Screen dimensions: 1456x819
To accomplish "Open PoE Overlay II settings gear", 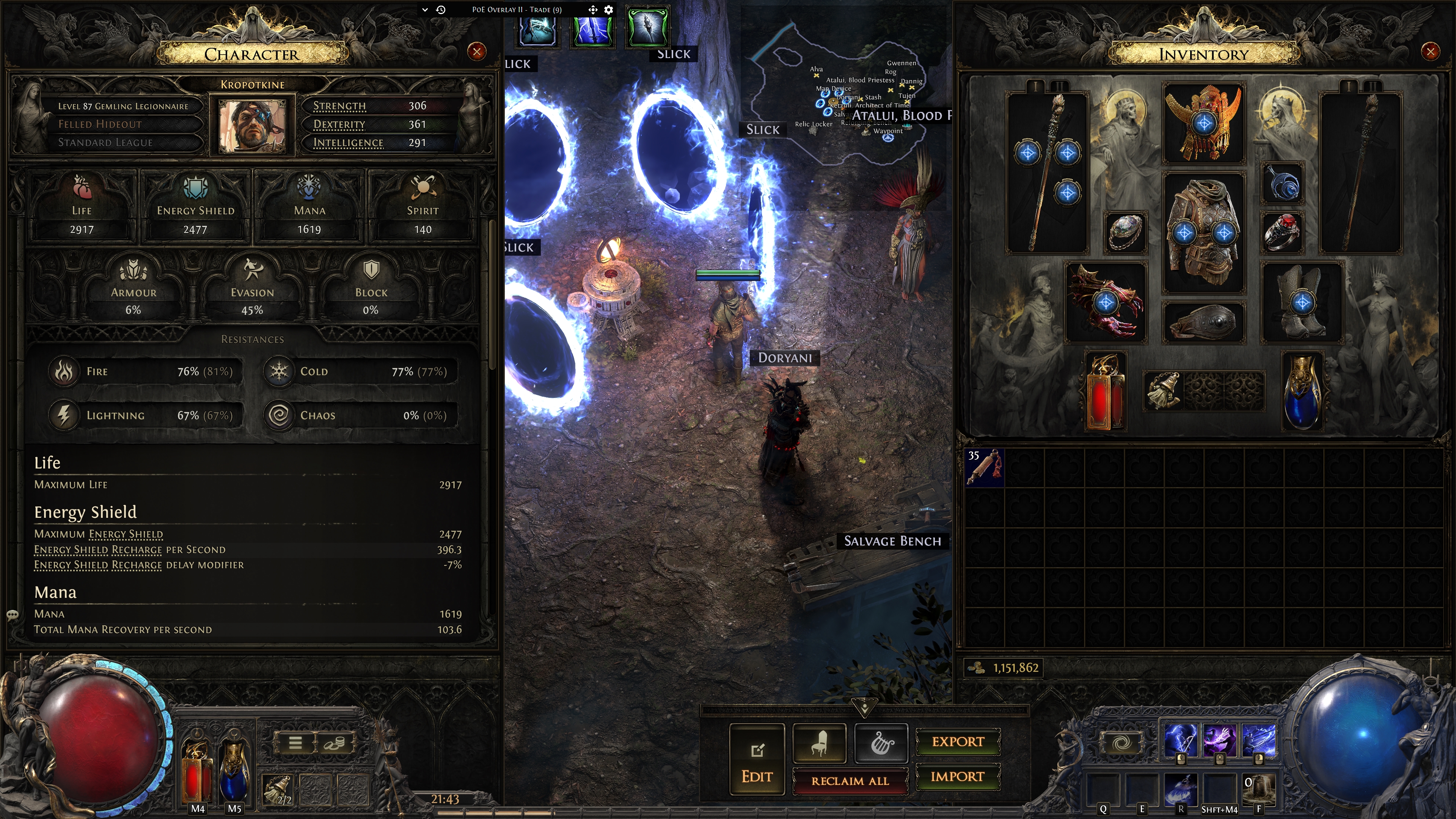I will 609,9.
